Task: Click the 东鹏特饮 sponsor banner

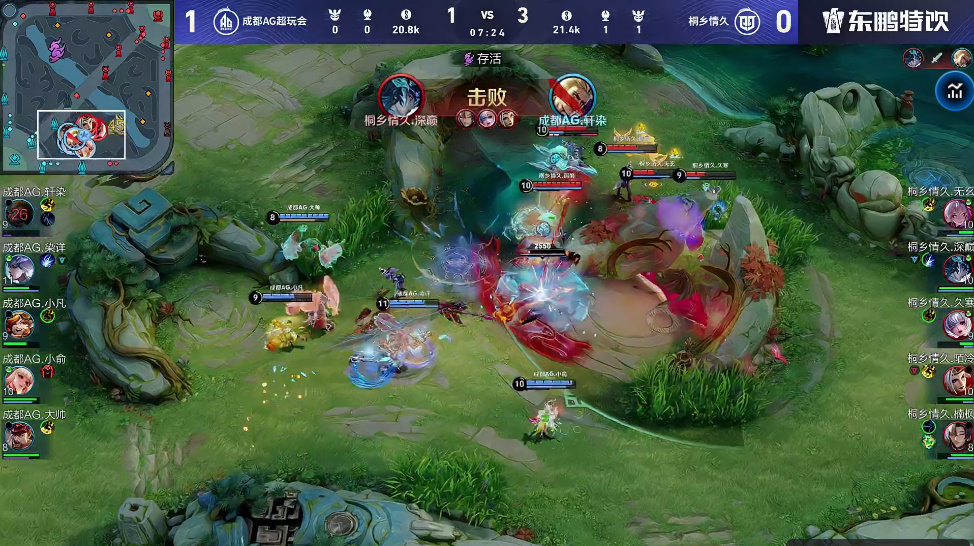Action: pyautogui.click(x=886, y=21)
